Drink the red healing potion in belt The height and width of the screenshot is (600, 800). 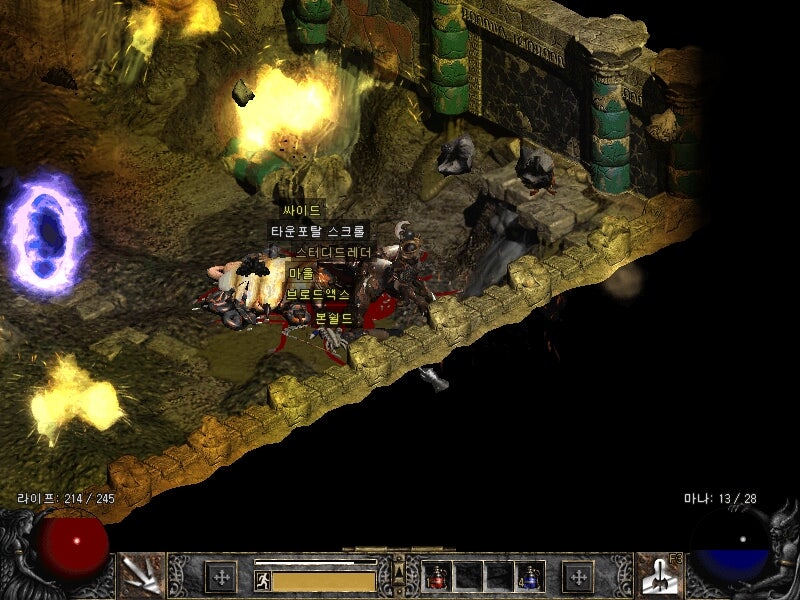pyautogui.click(x=436, y=576)
